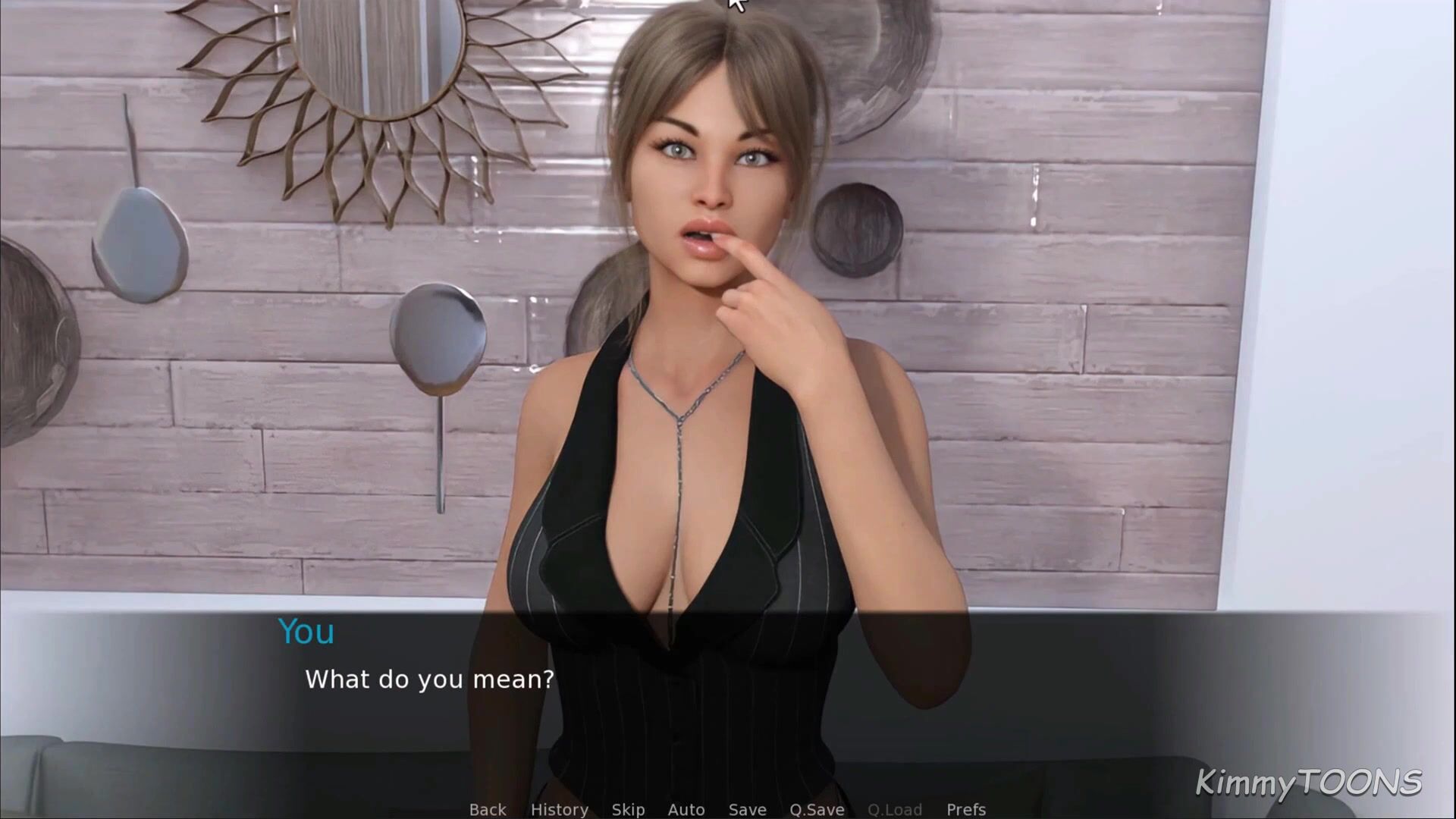
Task: Open the Prefs settings screen
Action: click(965, 809)
